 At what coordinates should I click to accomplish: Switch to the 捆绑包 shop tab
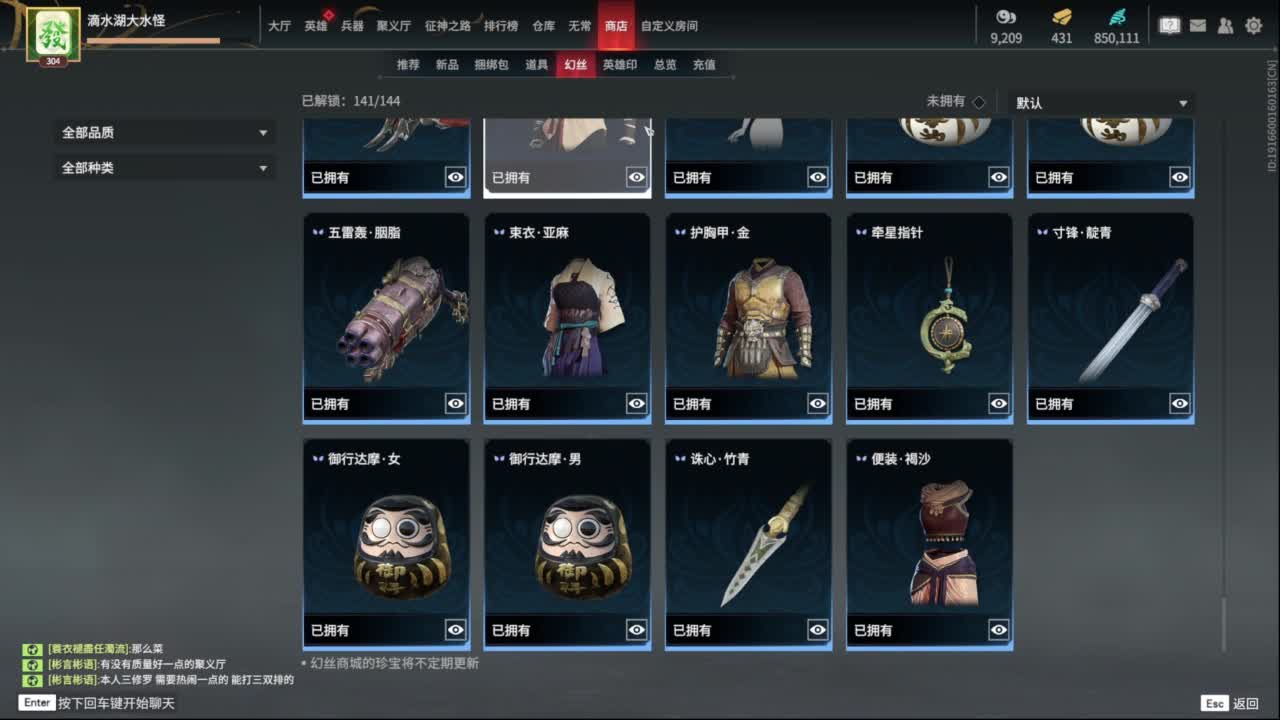(490, 64)
